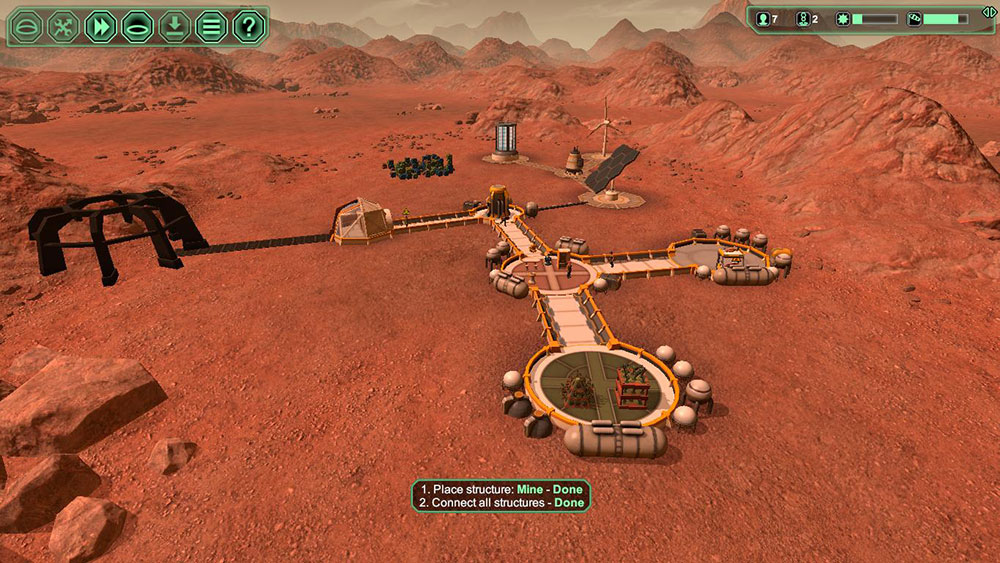This screenshot has width=1000, height=563.
Task: Select the crossed wrench tools button
Action: pyautogui.click(x=64, y=27)
